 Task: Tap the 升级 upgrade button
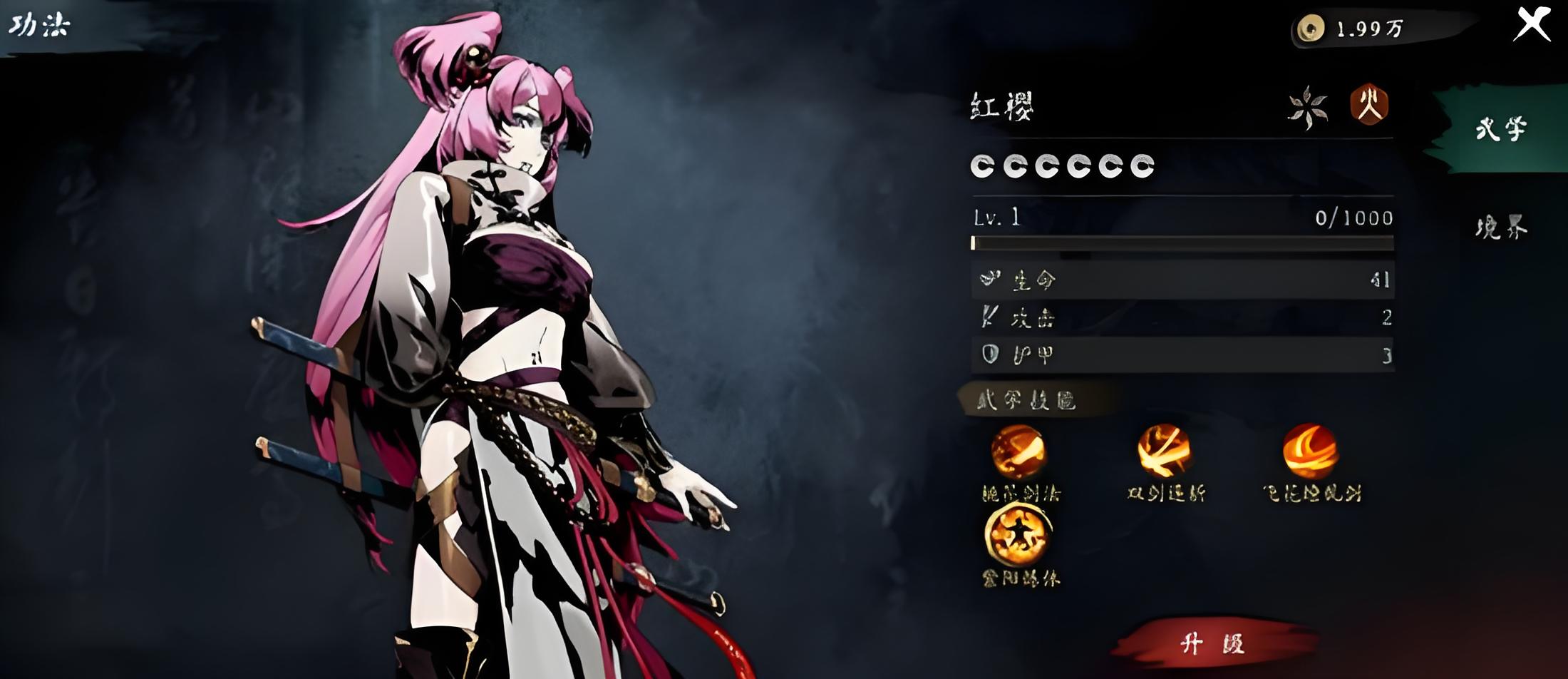[1213, 643]
